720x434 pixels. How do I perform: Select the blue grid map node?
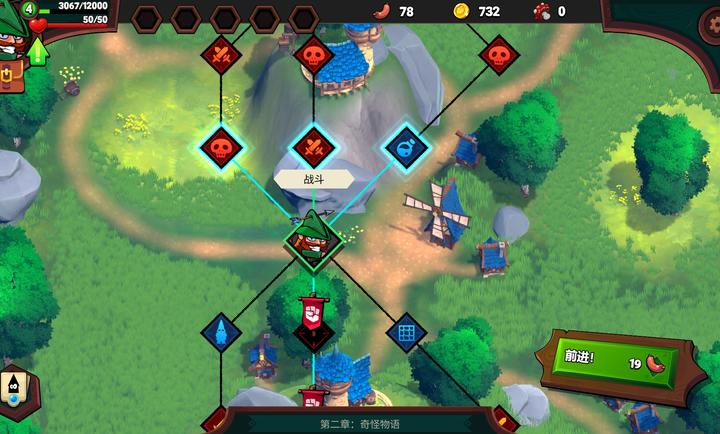[406, 330]
